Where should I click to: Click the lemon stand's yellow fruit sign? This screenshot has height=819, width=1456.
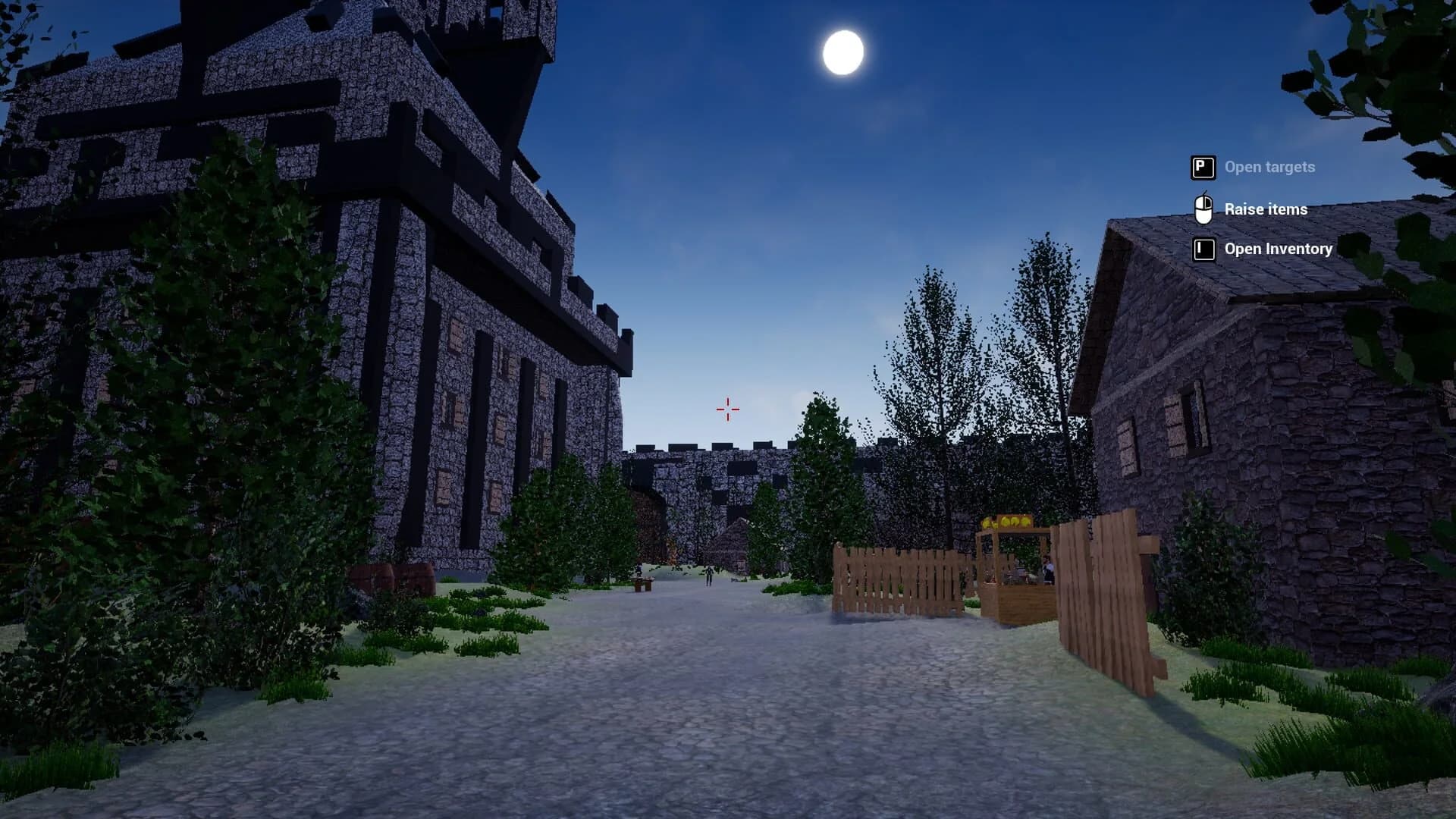point(1007,522)
